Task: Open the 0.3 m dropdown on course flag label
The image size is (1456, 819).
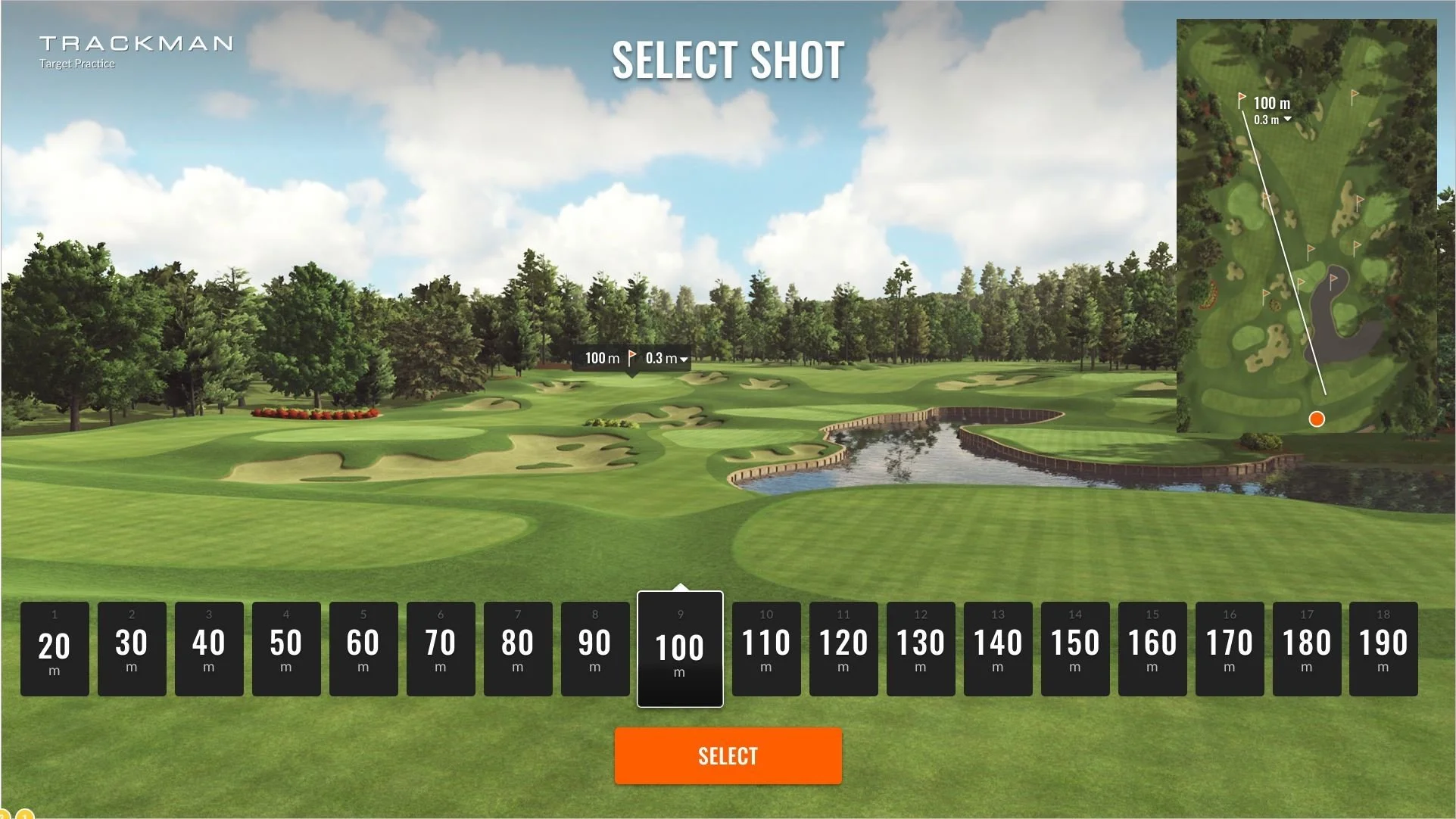Action: tap(667, 359)
